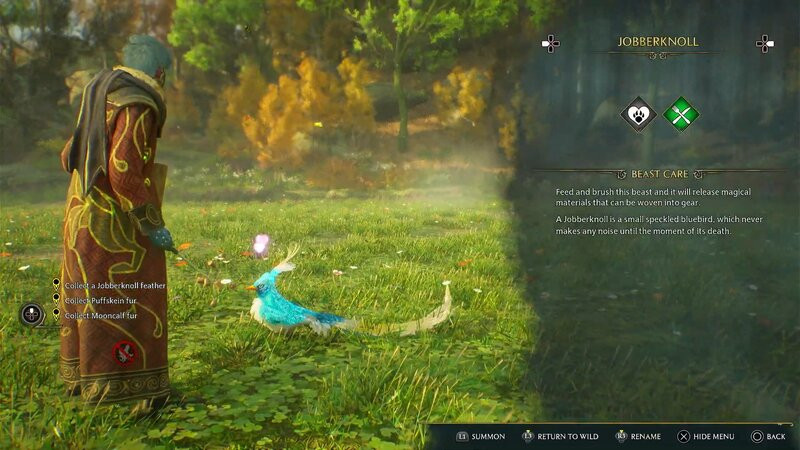Select the green fork-and-knife feed icon
This screenshot has height=450, width=800.
[x=681, y=114]
